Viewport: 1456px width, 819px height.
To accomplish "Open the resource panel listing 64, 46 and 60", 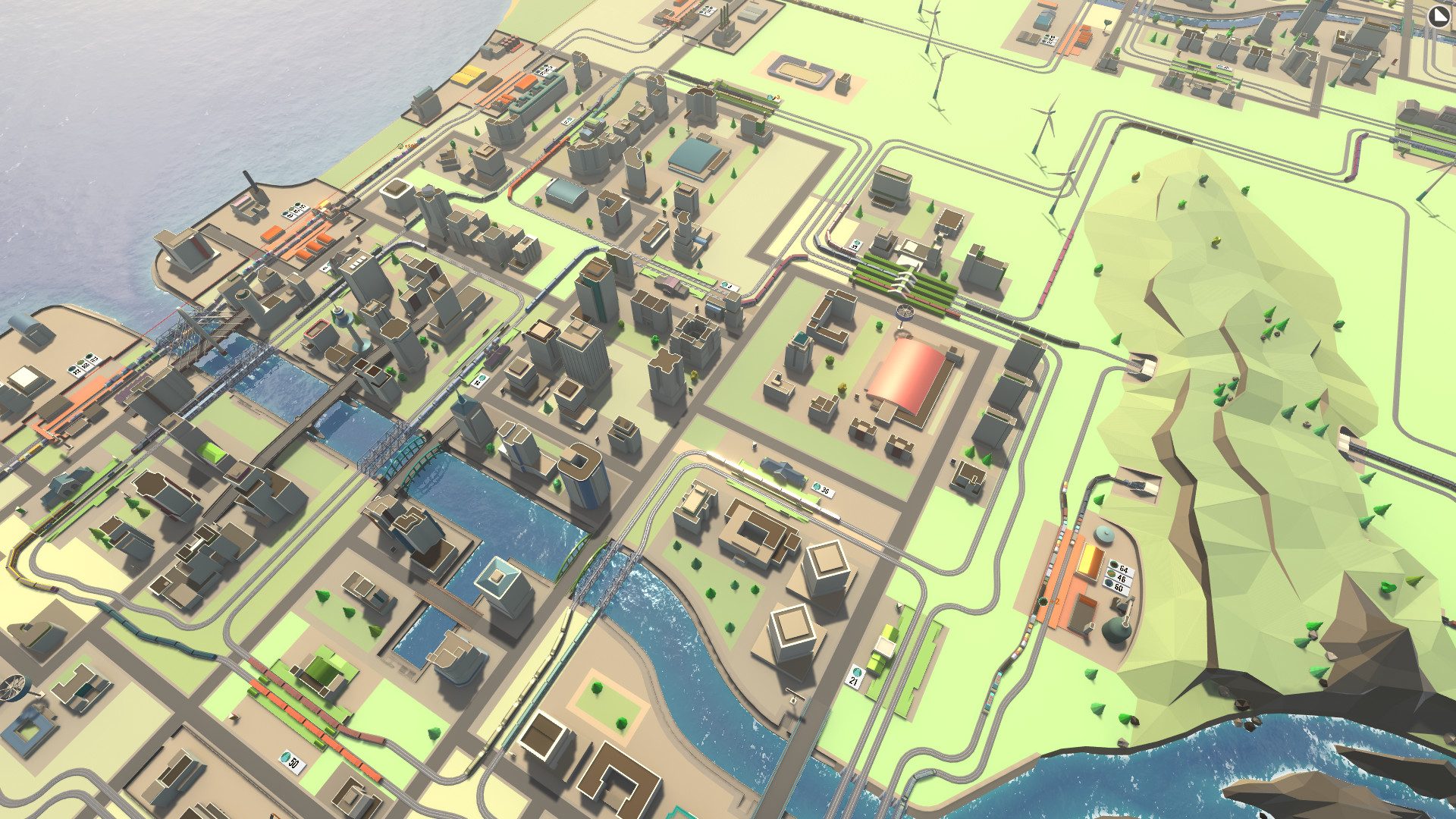I will coord(1118,576).
